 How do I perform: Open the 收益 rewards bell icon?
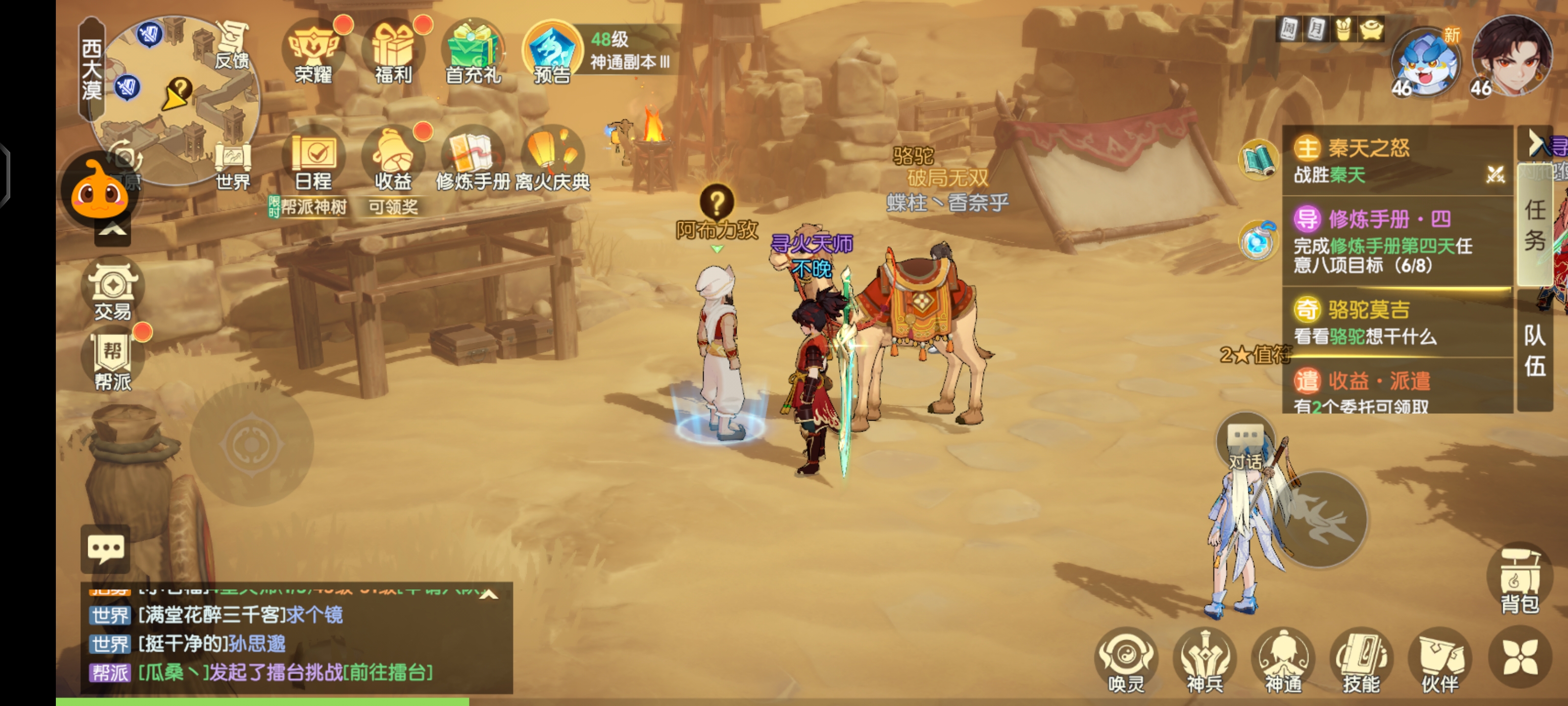(393, 159)
